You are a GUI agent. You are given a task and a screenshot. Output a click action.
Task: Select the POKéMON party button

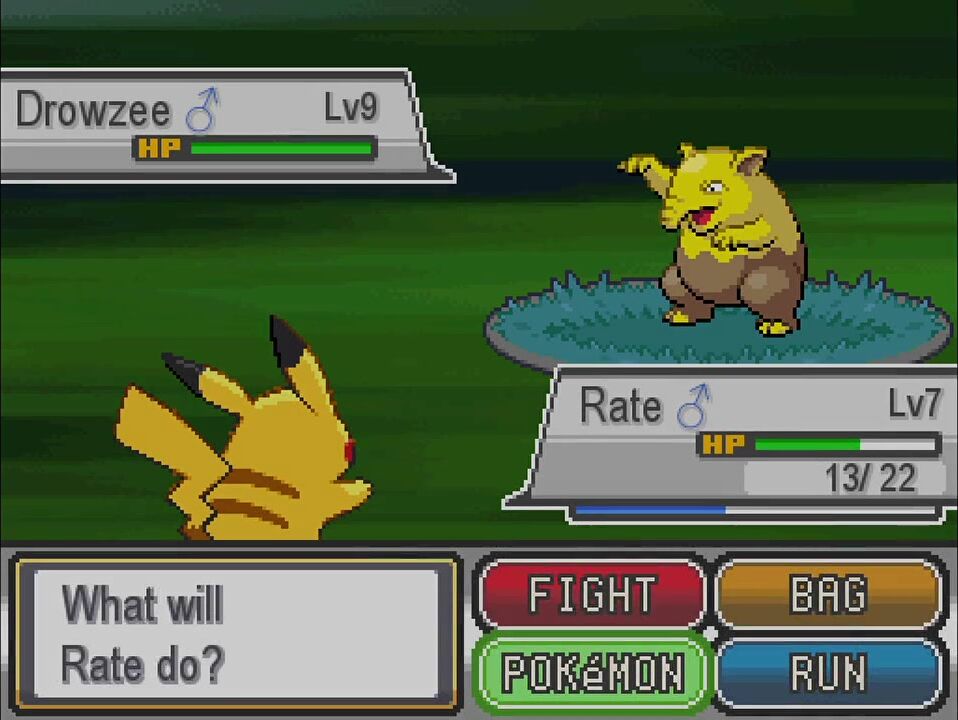tap(591, 672)
